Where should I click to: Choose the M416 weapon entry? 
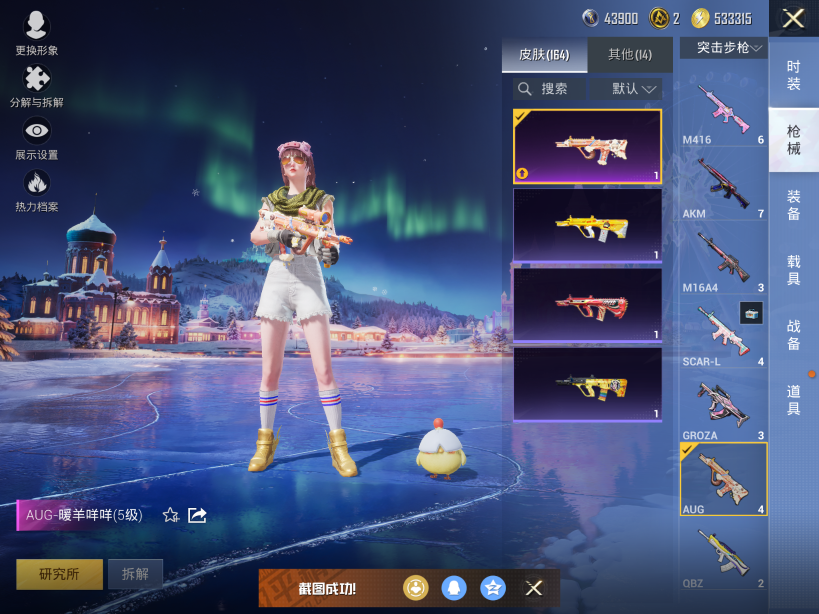(723, 113)
